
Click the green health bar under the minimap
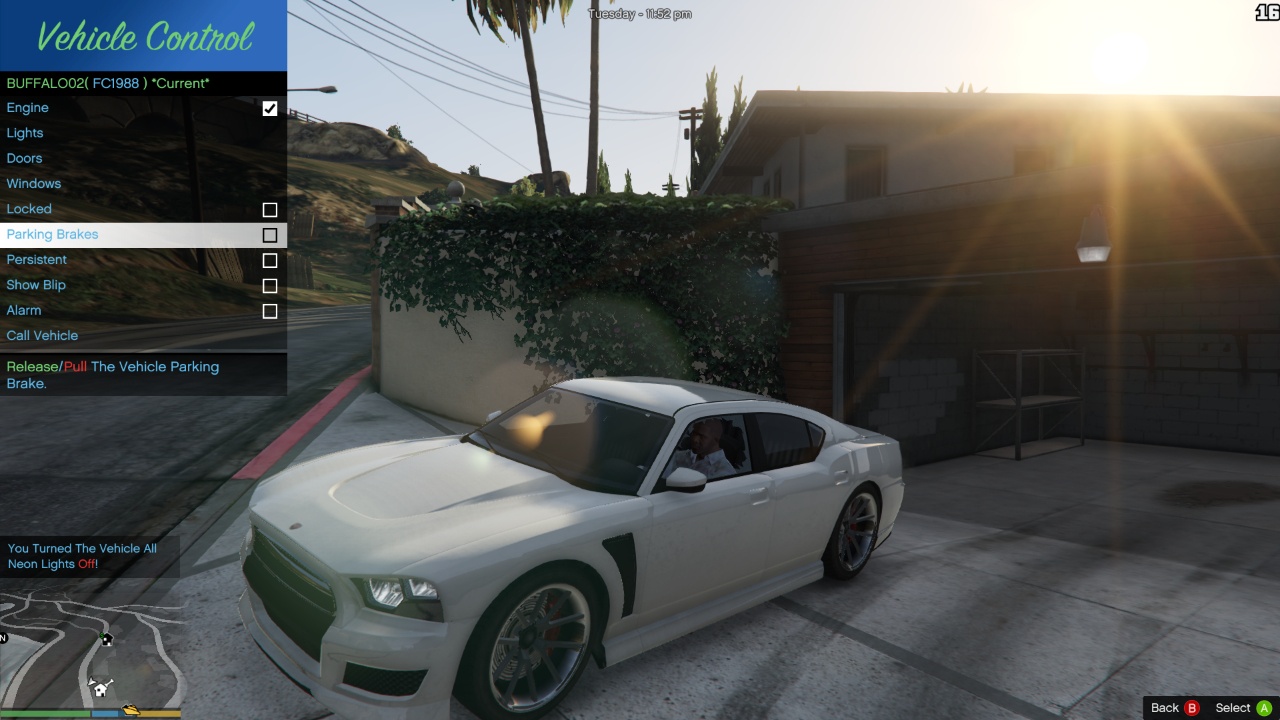[x=45, y=712]
